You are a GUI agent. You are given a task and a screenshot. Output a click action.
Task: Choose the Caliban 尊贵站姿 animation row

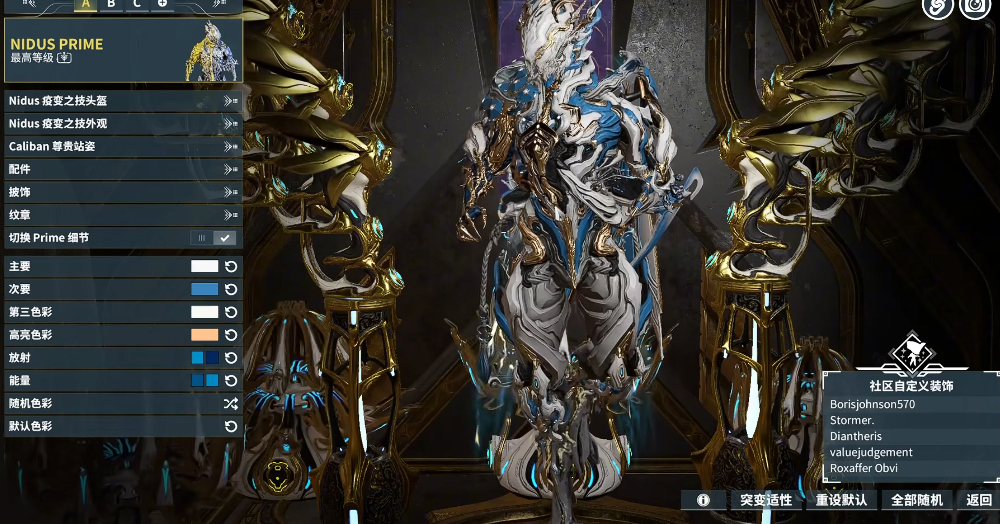tap(122, 147)
